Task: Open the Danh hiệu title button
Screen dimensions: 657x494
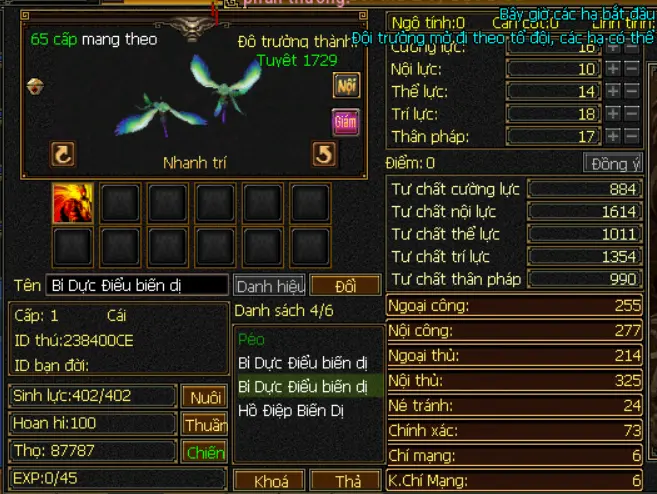Action: (x=269, y=286)
